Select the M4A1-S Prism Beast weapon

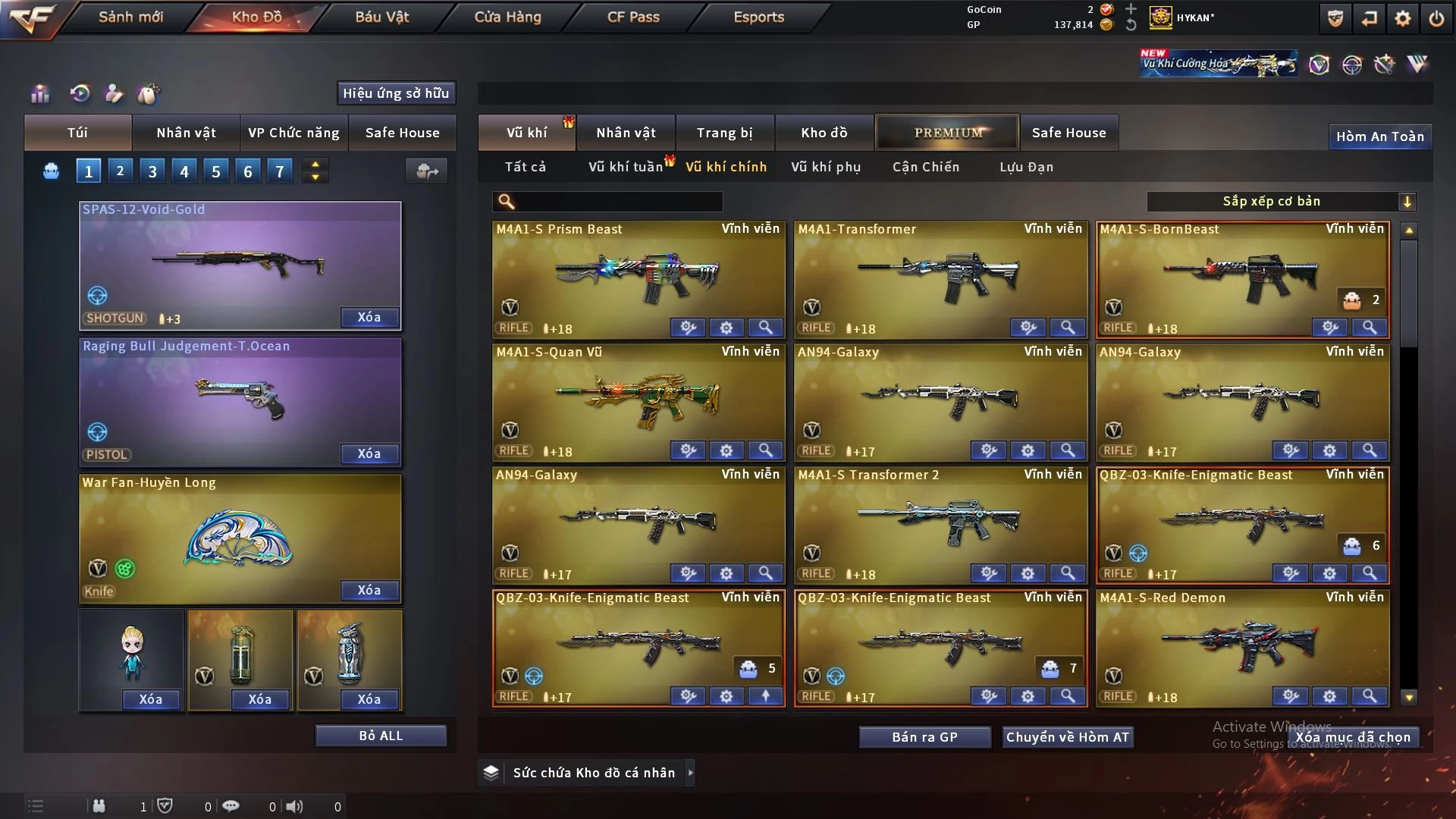tap(639, 273)
